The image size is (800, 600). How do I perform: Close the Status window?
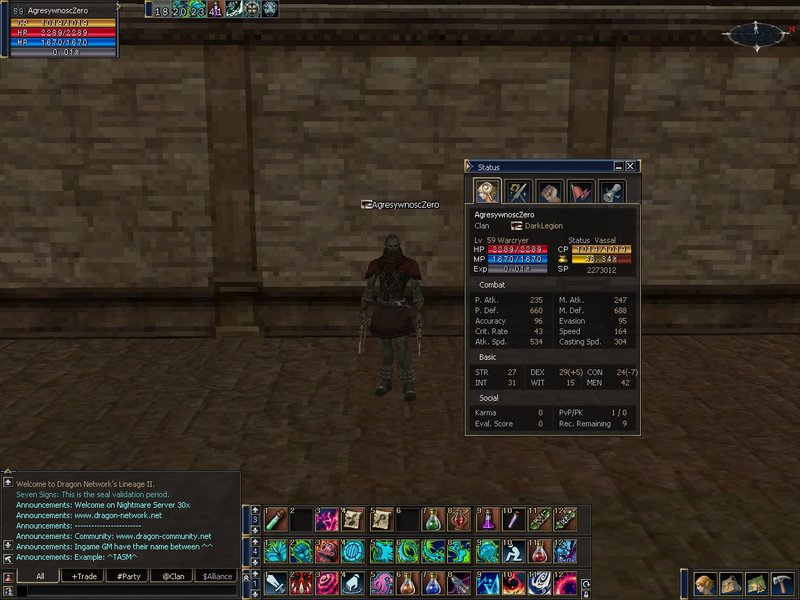(x=630, y=167)
